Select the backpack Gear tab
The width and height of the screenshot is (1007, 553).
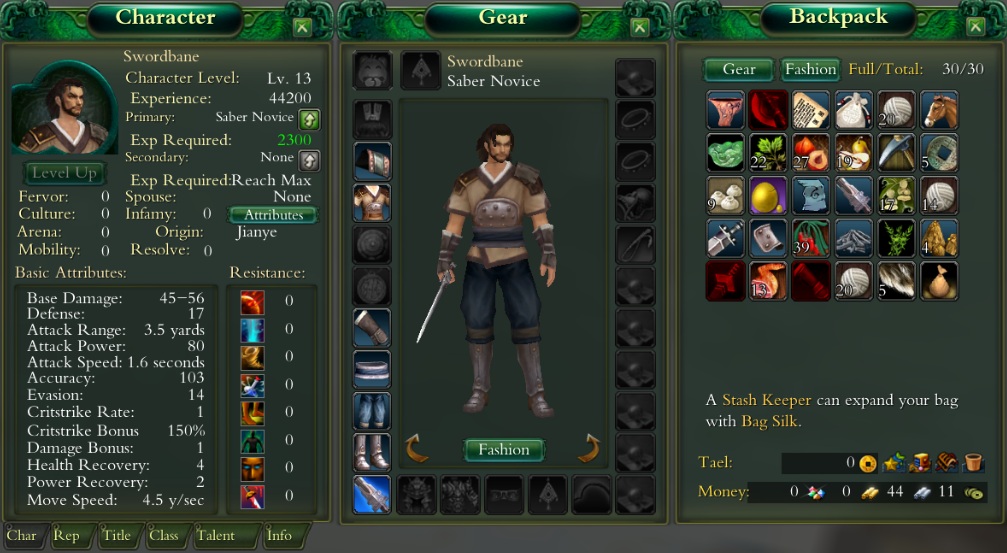[x=739, y=69]
